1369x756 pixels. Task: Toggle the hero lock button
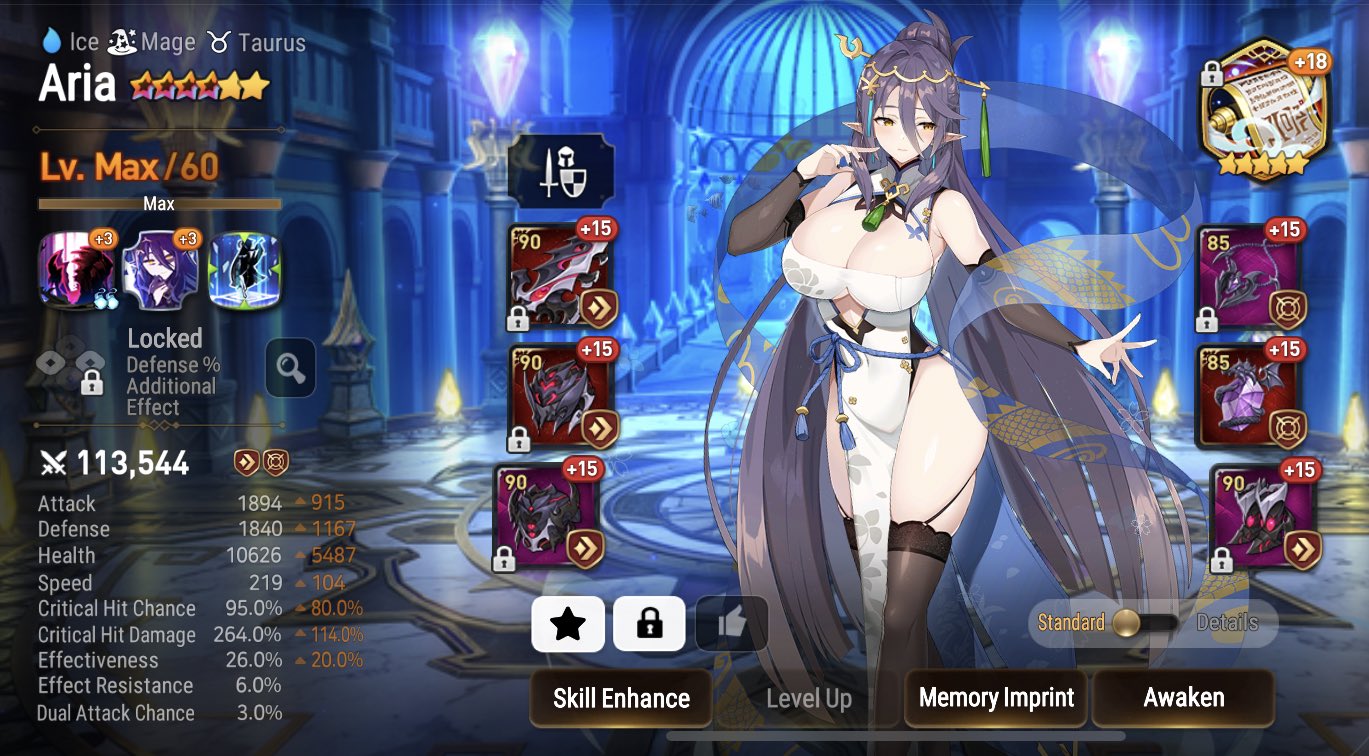651,623
